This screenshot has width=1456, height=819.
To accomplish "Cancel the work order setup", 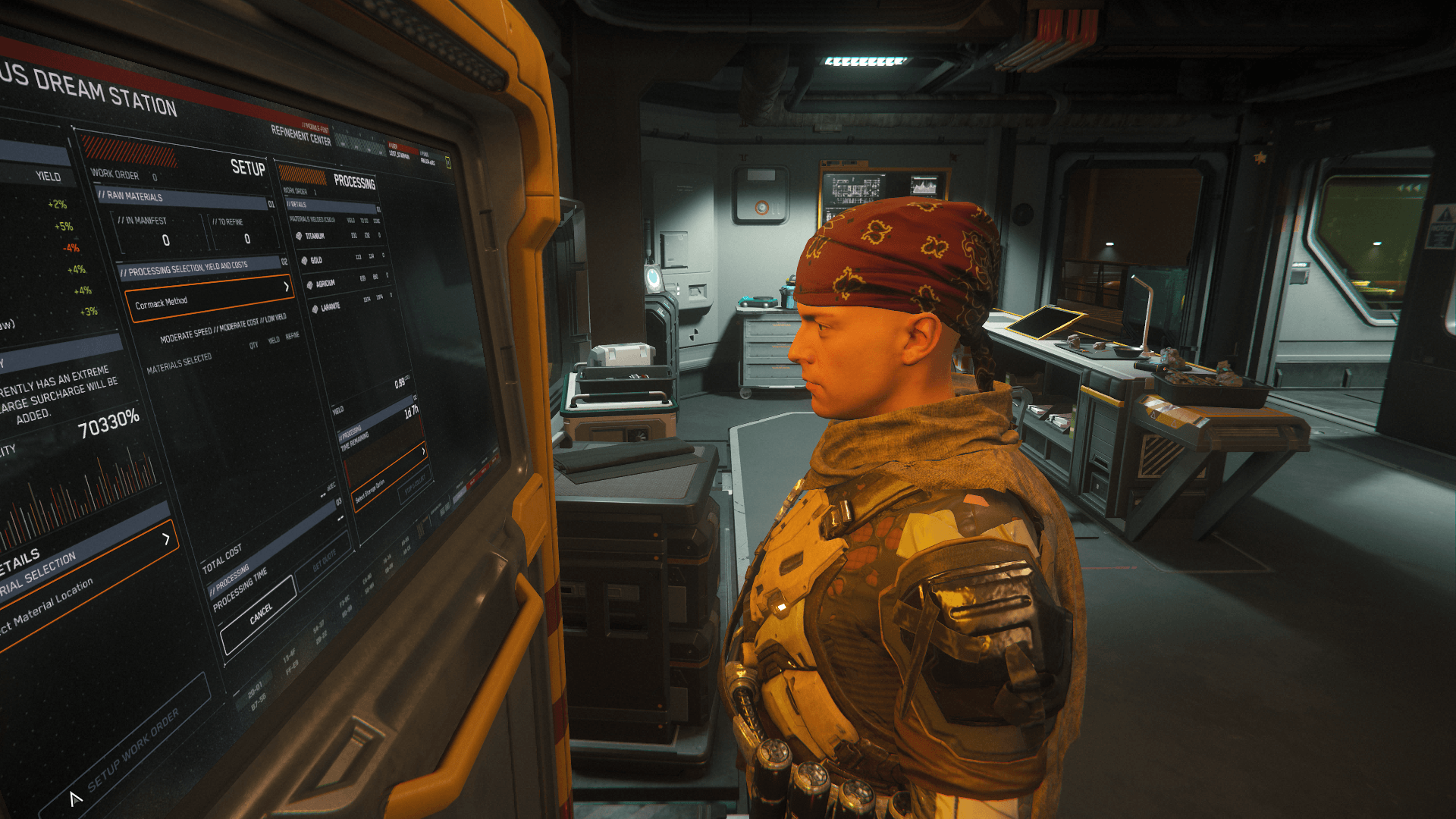I will pyautogui.click(x=259, y=615).
